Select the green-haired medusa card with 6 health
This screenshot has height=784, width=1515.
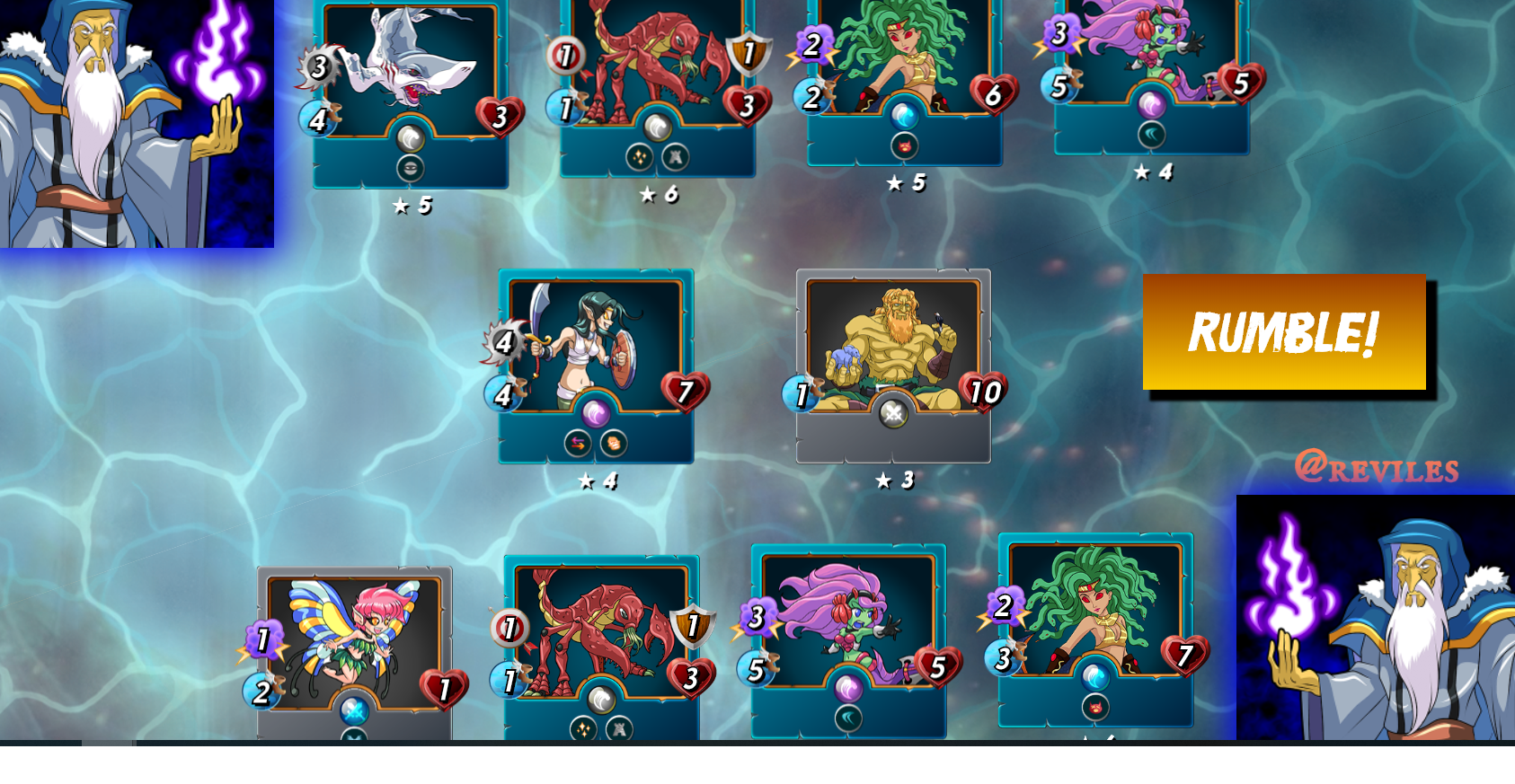tap(904, 76)
